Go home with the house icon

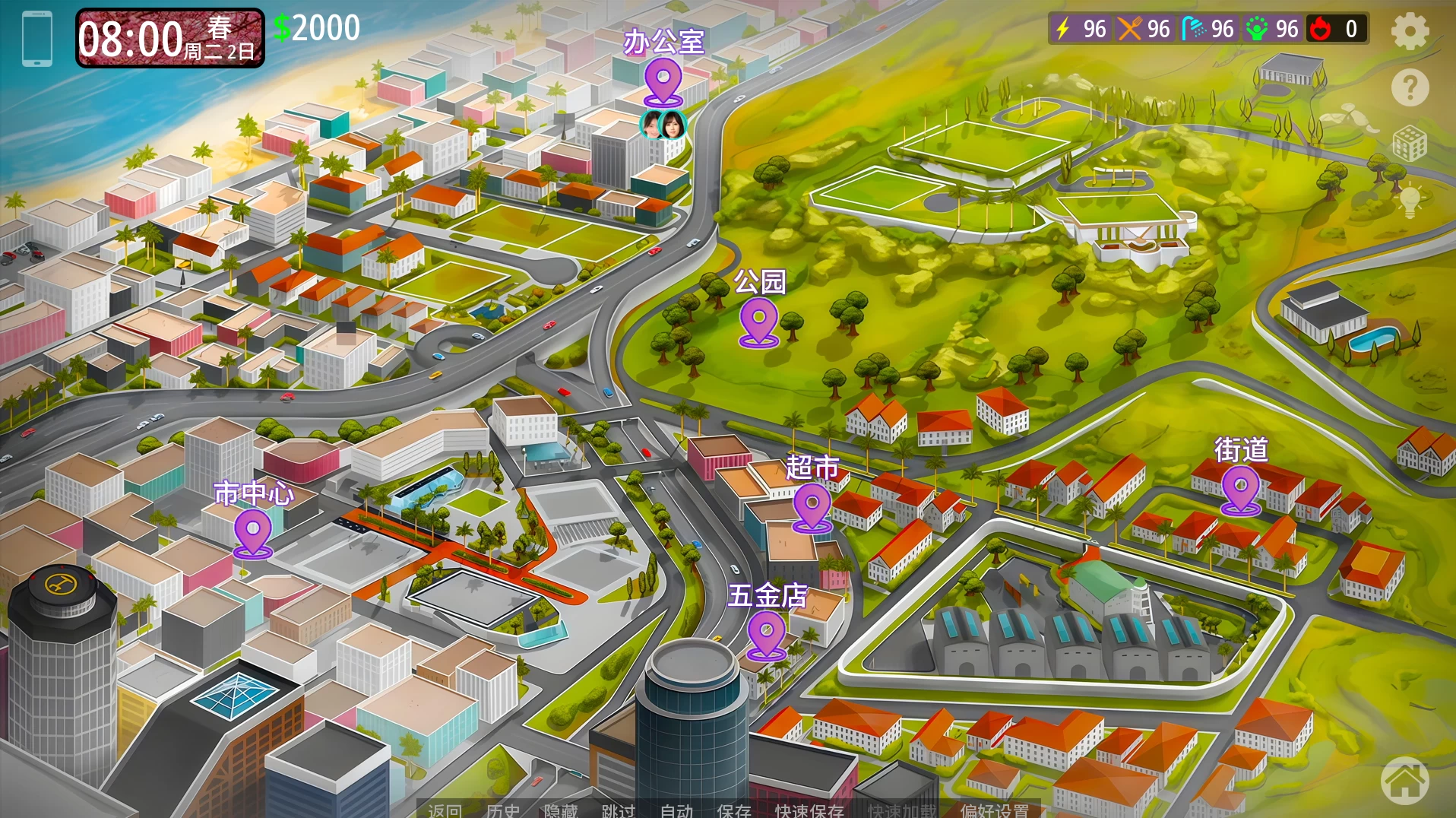tap(1404, 781)
